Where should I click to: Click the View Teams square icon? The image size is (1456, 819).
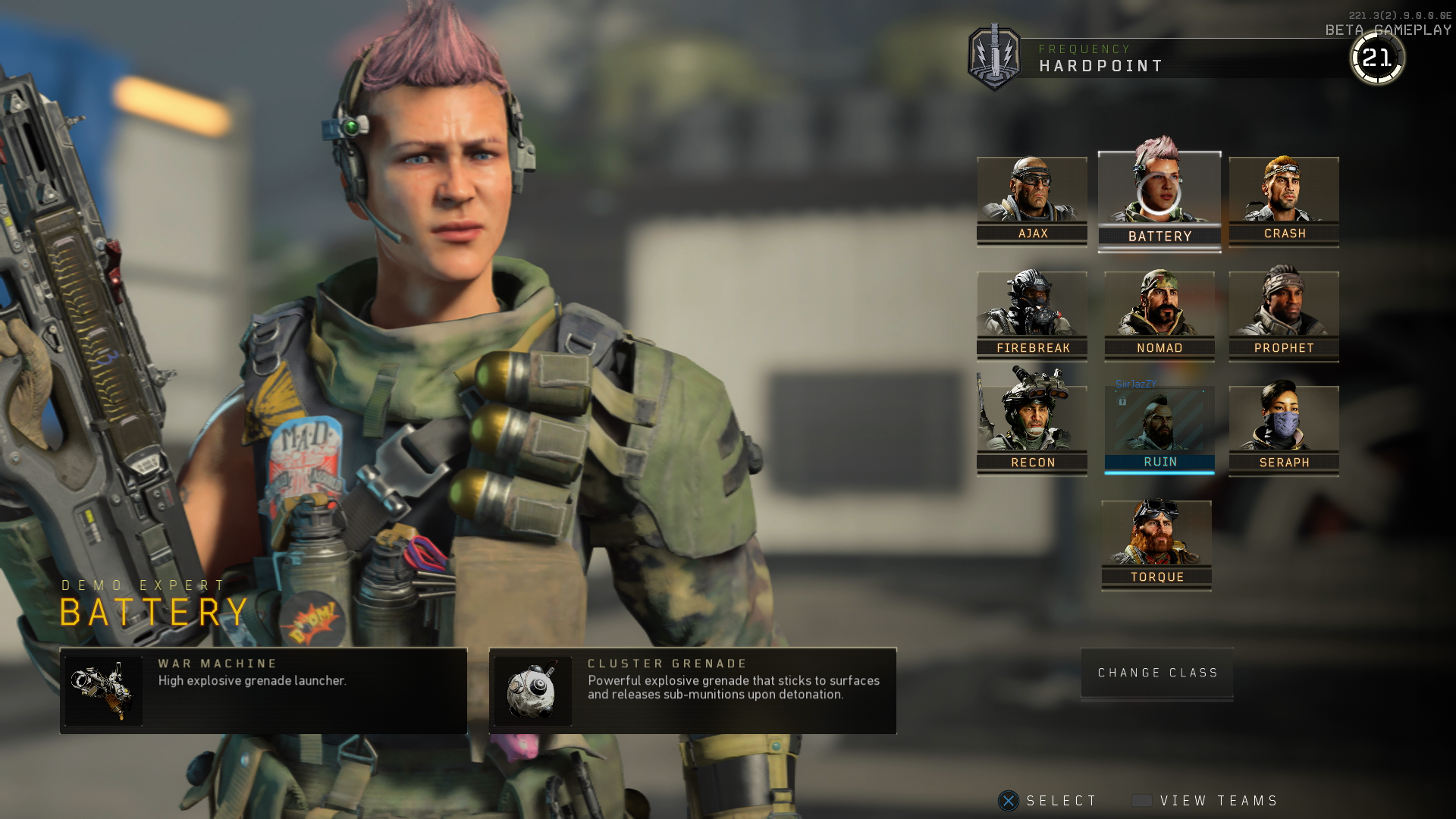pyautogui.click(x=1142, y=800)
